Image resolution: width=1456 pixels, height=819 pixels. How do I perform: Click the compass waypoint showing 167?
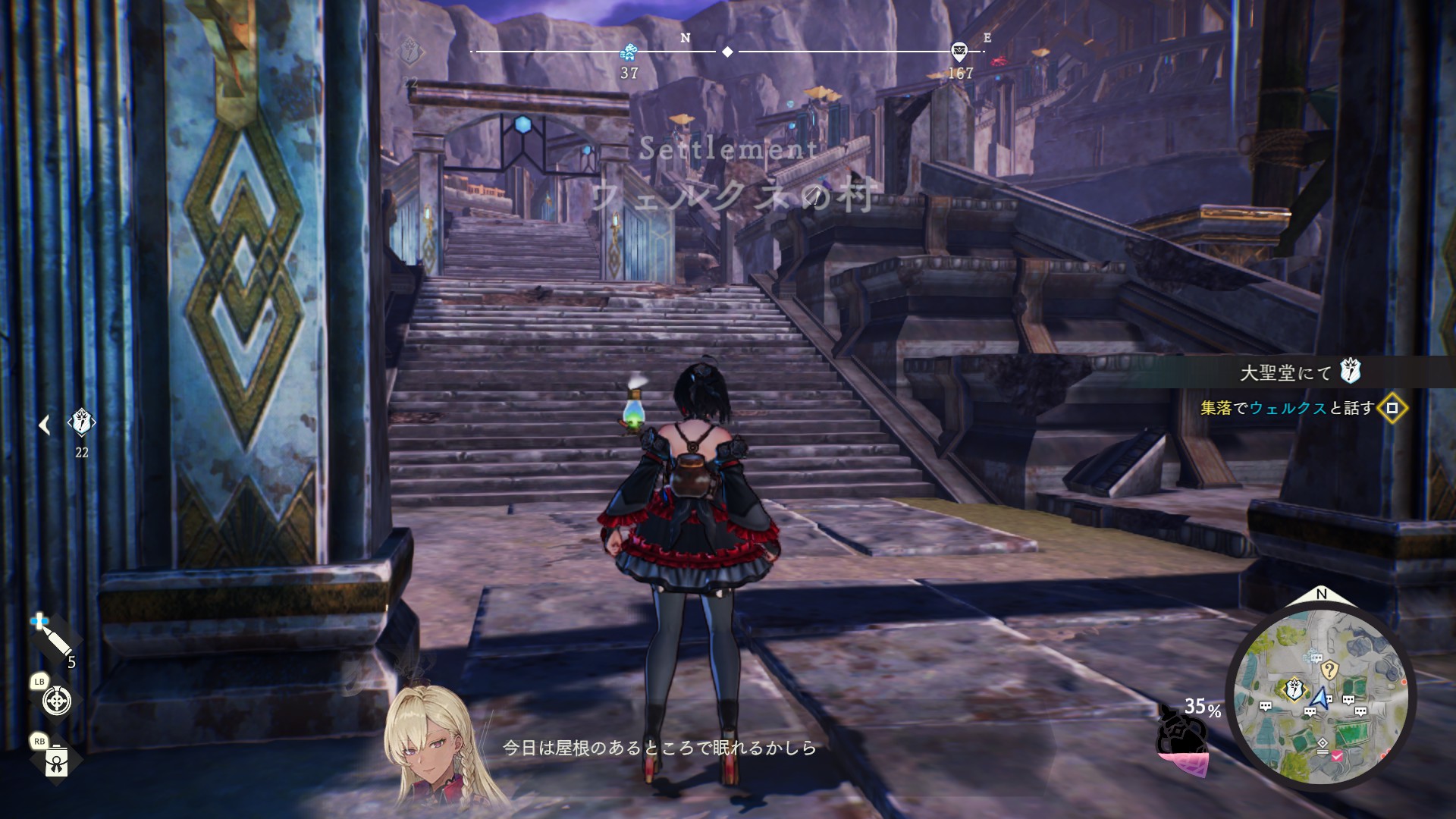tap(959, 52)
